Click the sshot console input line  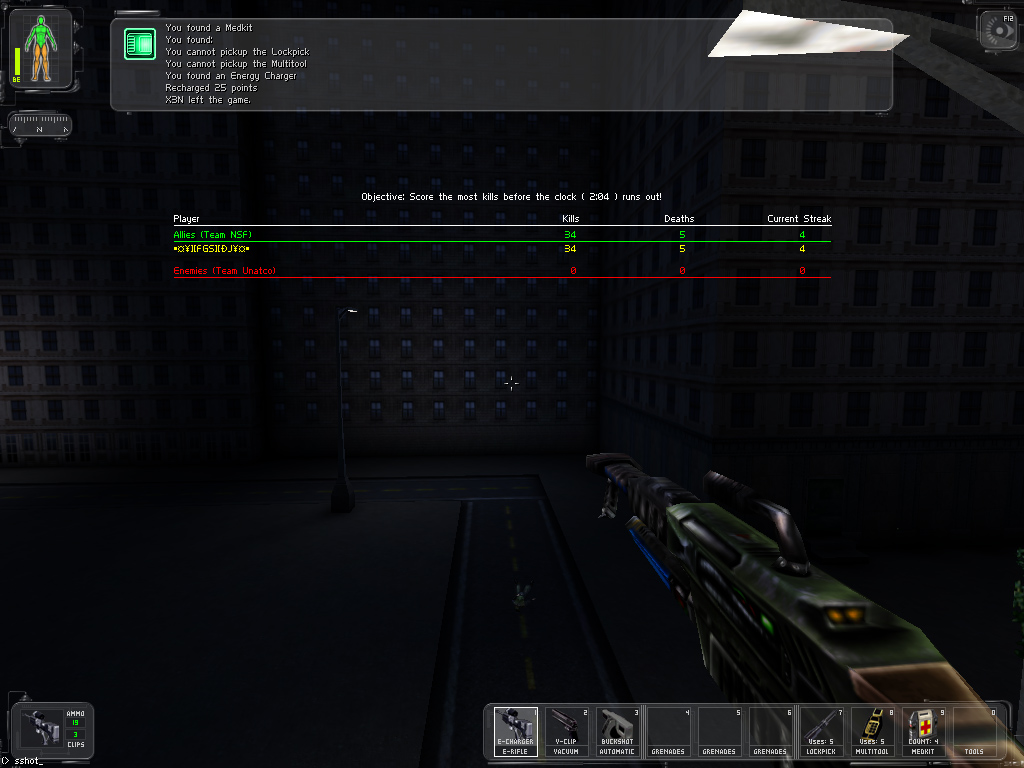[x=30, y=762]
